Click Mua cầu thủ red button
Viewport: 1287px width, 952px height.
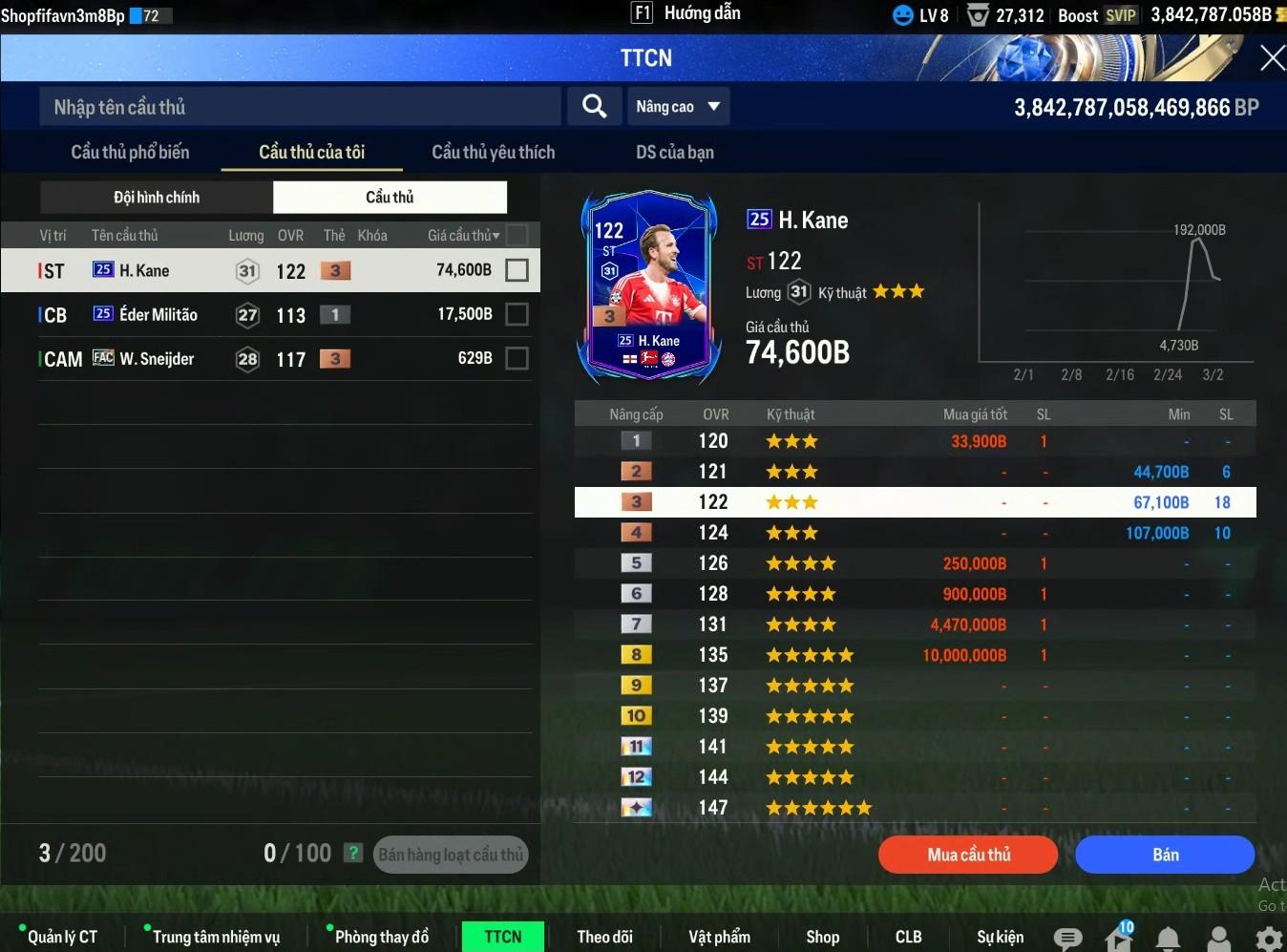[968, 855]
